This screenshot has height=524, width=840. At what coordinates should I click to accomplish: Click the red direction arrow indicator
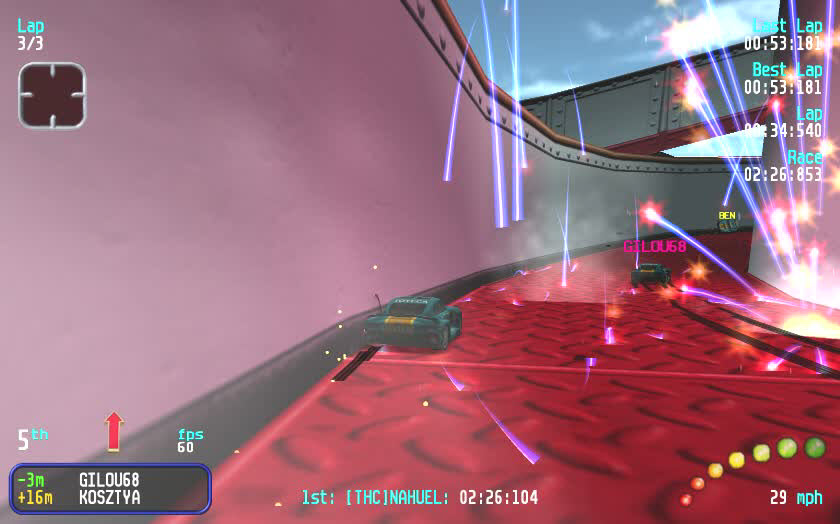tap(113, 431)
